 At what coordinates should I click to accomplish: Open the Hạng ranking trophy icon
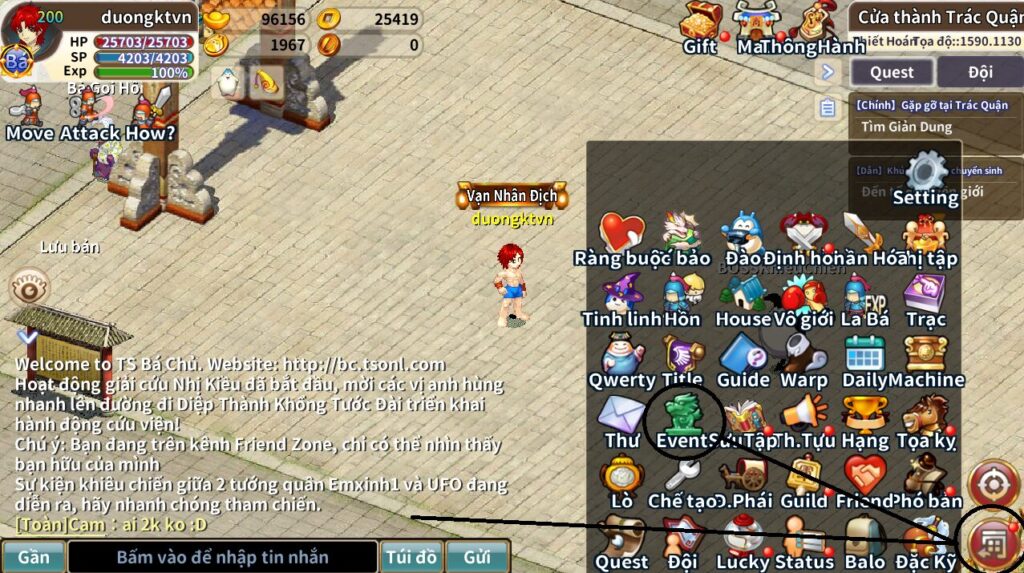coord(864,418)
